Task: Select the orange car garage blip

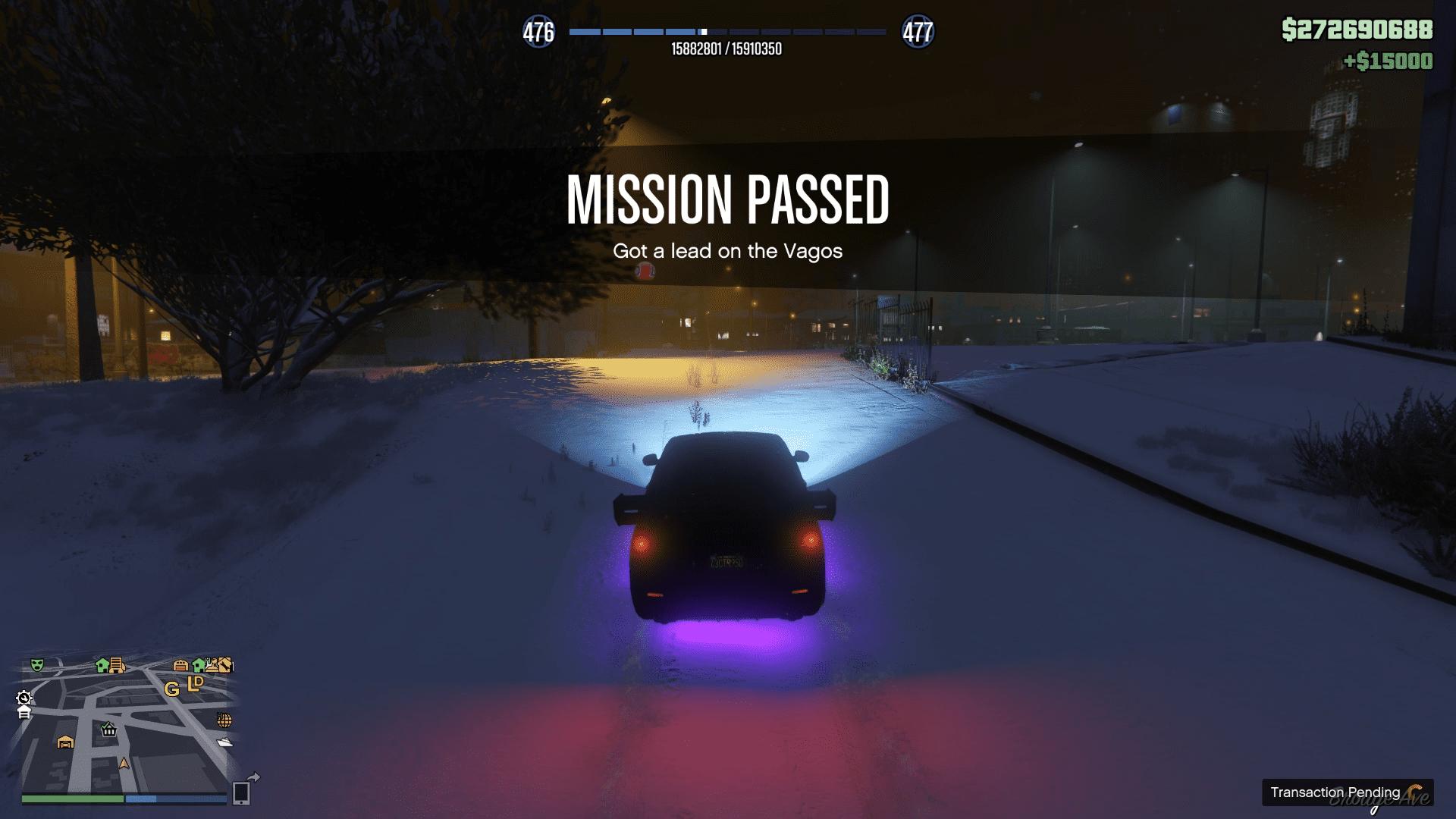Action: [65, 742]
